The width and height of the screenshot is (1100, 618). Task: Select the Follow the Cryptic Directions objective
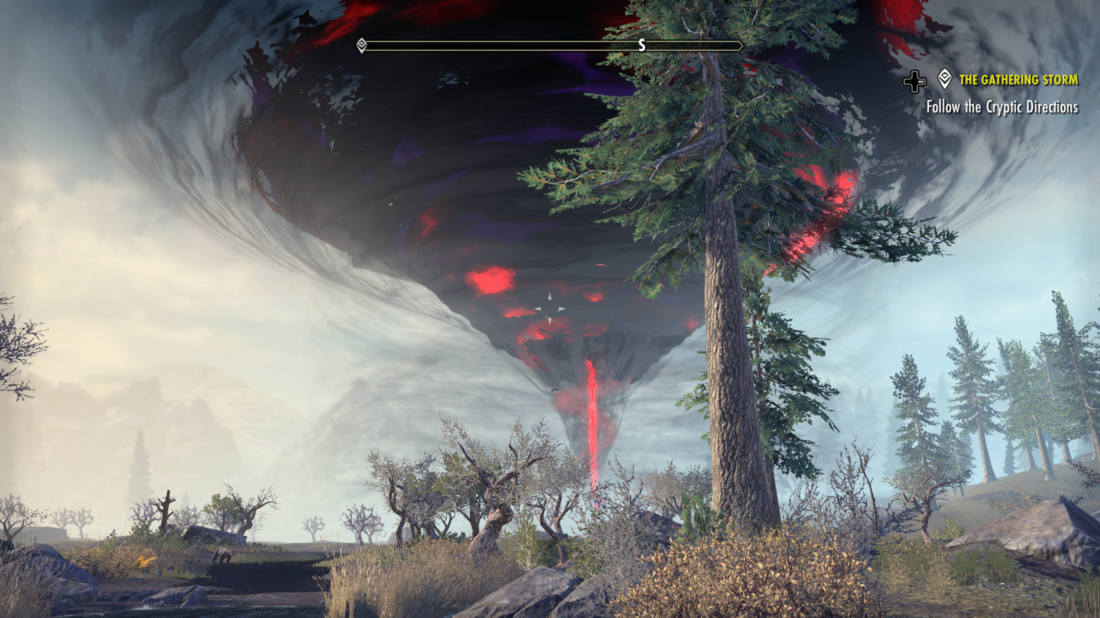pos(1002,107)
